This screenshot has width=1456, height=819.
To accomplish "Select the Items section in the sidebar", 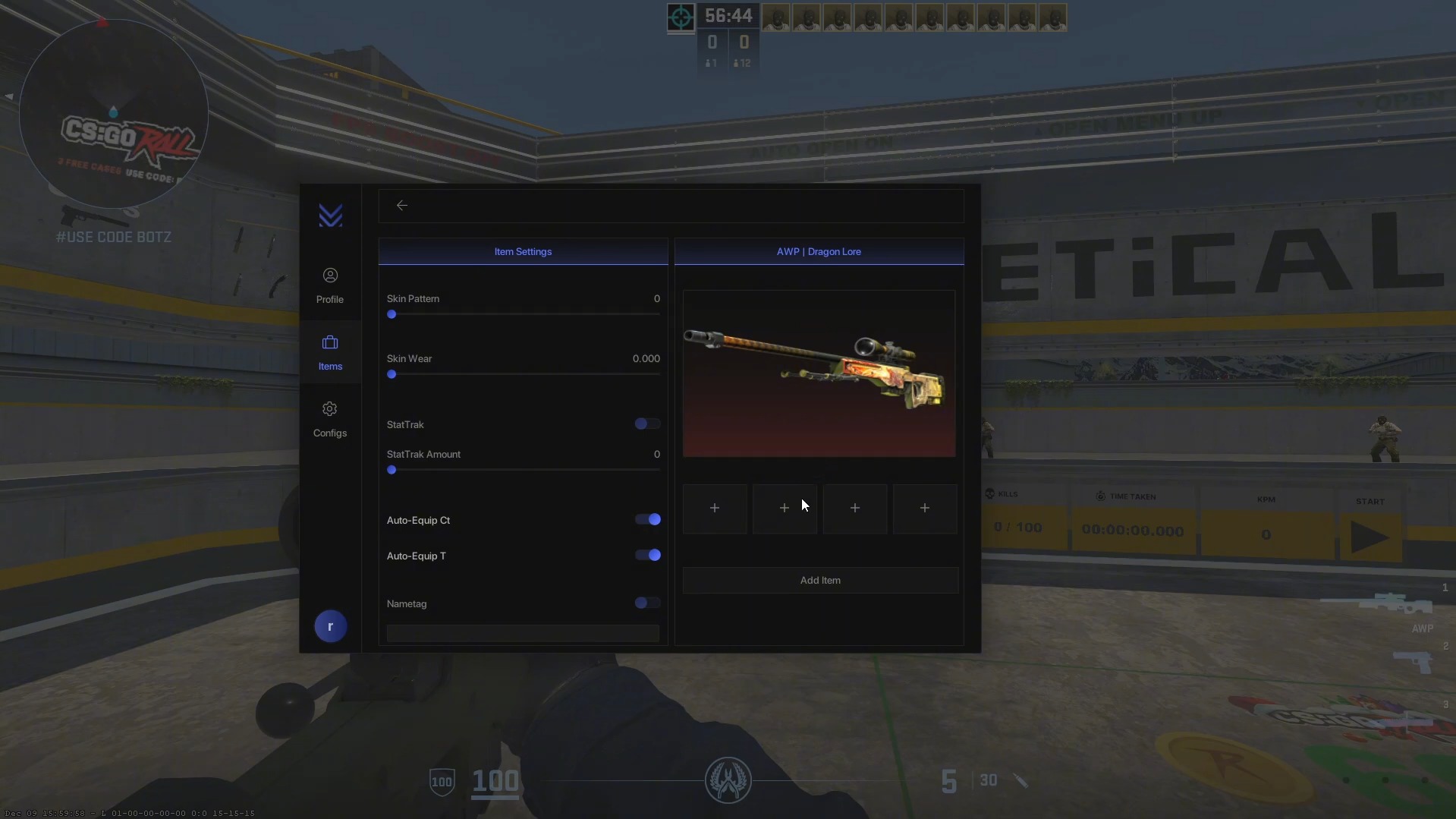I will coord(330,351).
